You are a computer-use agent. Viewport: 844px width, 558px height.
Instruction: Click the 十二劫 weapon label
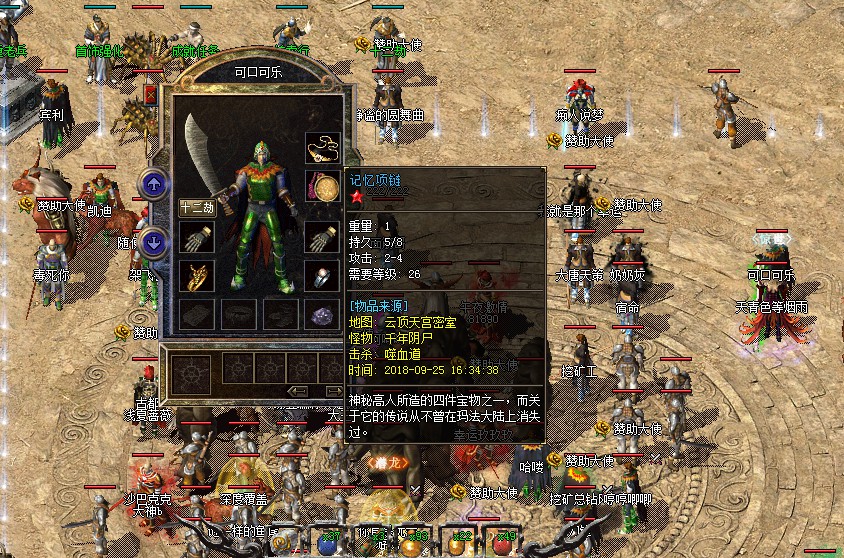pyautogui.click(x=195, y=208)
